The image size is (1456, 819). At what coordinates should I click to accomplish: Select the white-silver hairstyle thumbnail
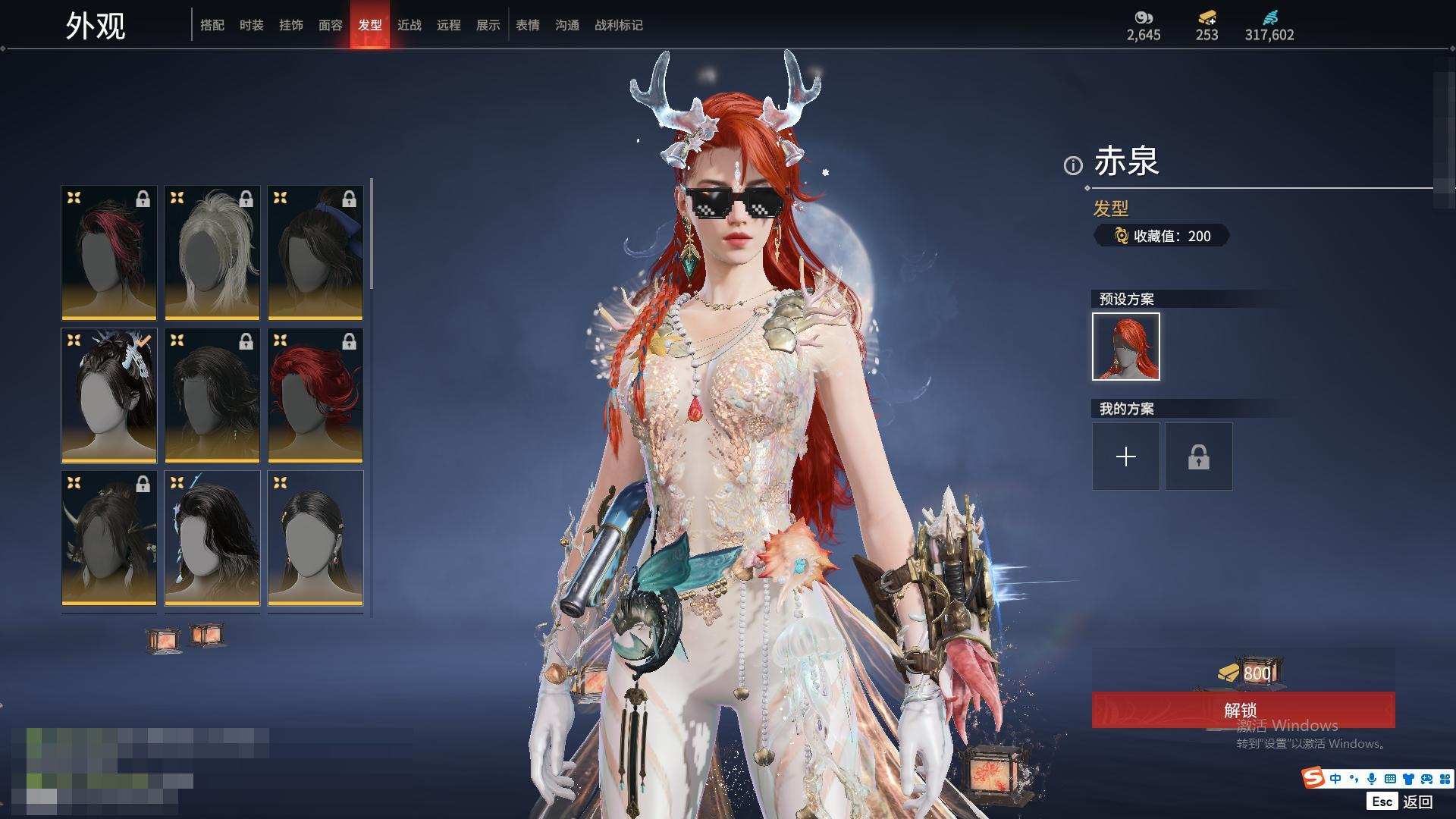[x=212, y=253]
